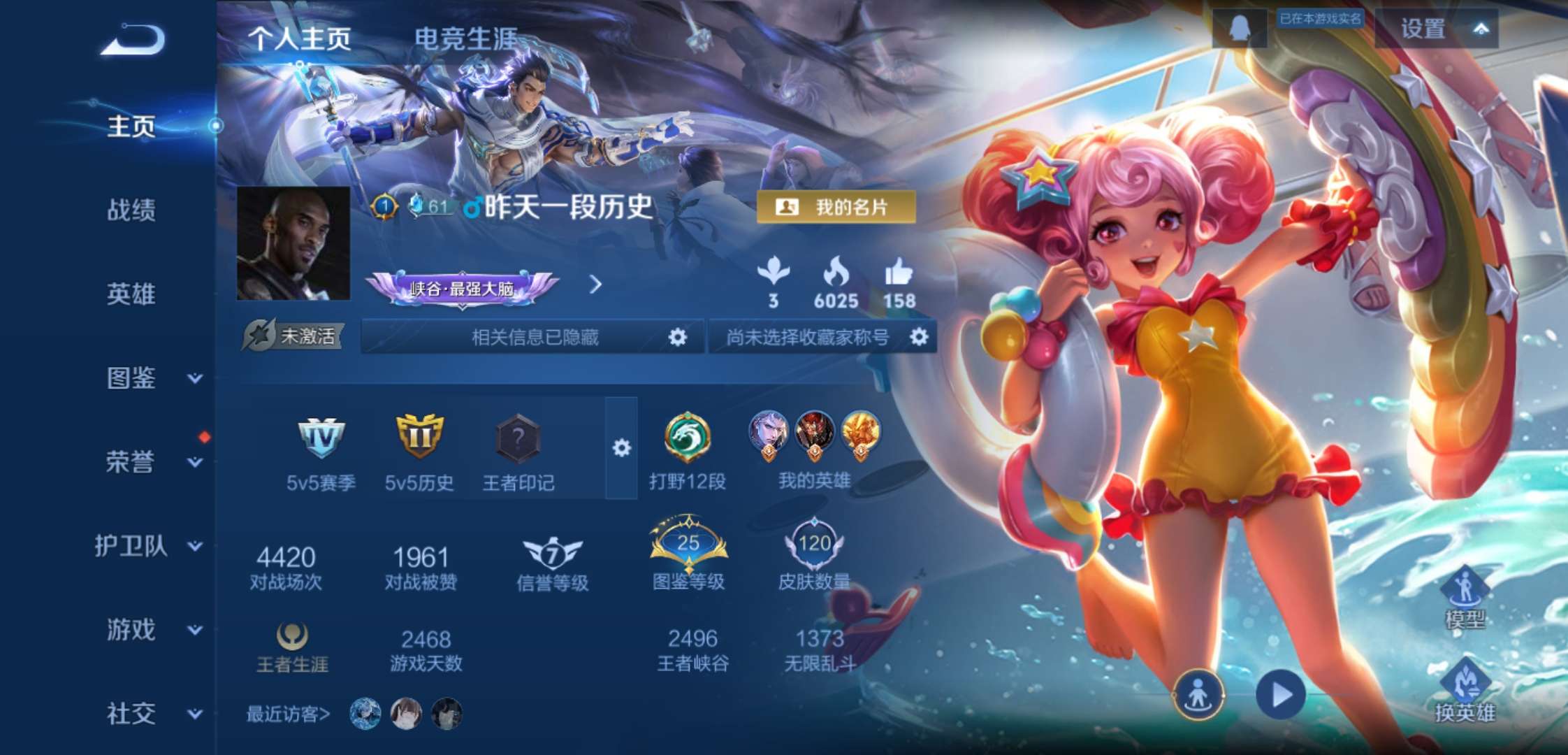Open the 图鉴等级 level 25 badge icon
Screen dimensions: 1568x755
coord(688,542)
